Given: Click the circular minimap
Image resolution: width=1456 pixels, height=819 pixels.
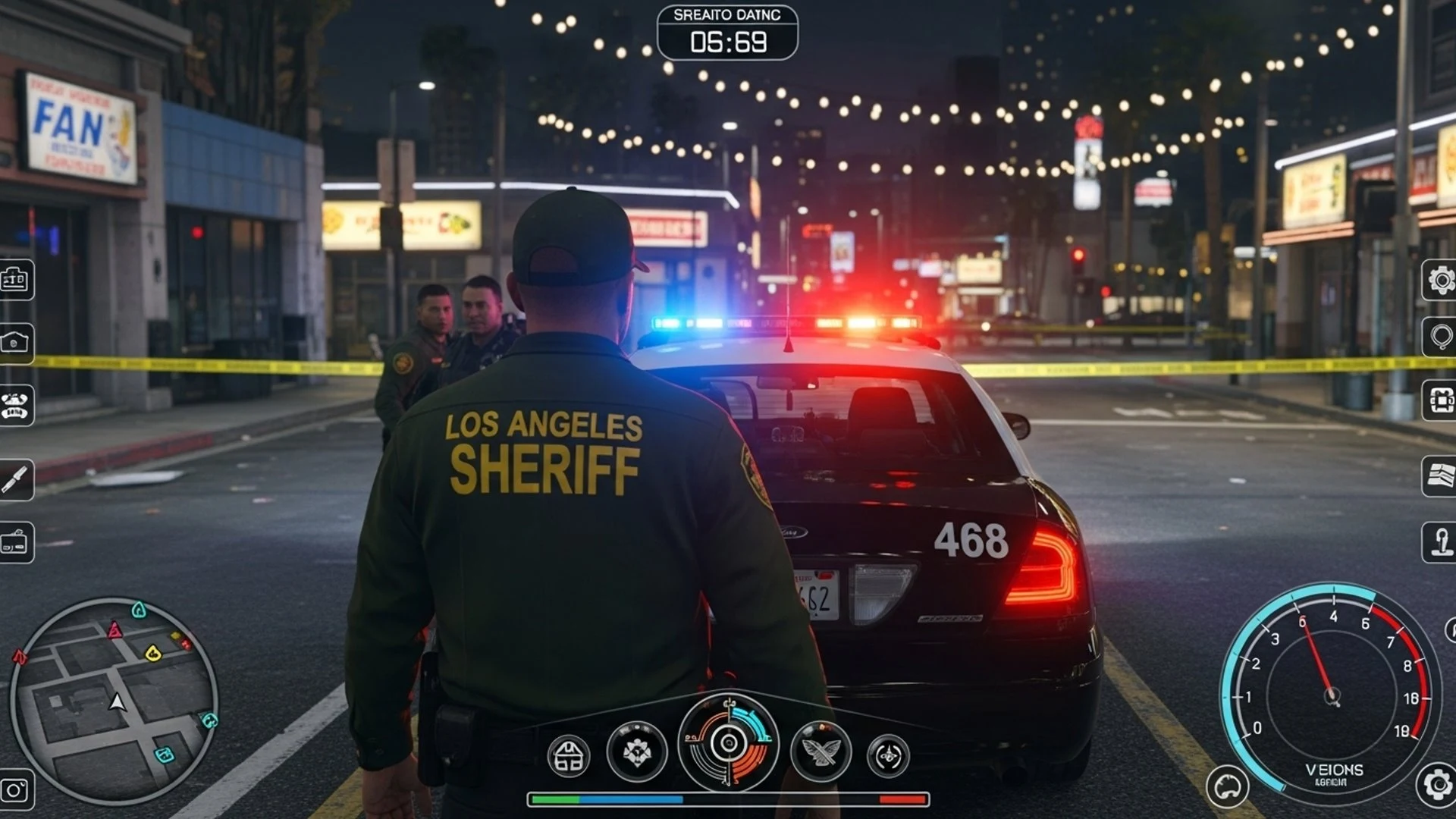Looking at the screenshot, I should (x=114, y=701).
